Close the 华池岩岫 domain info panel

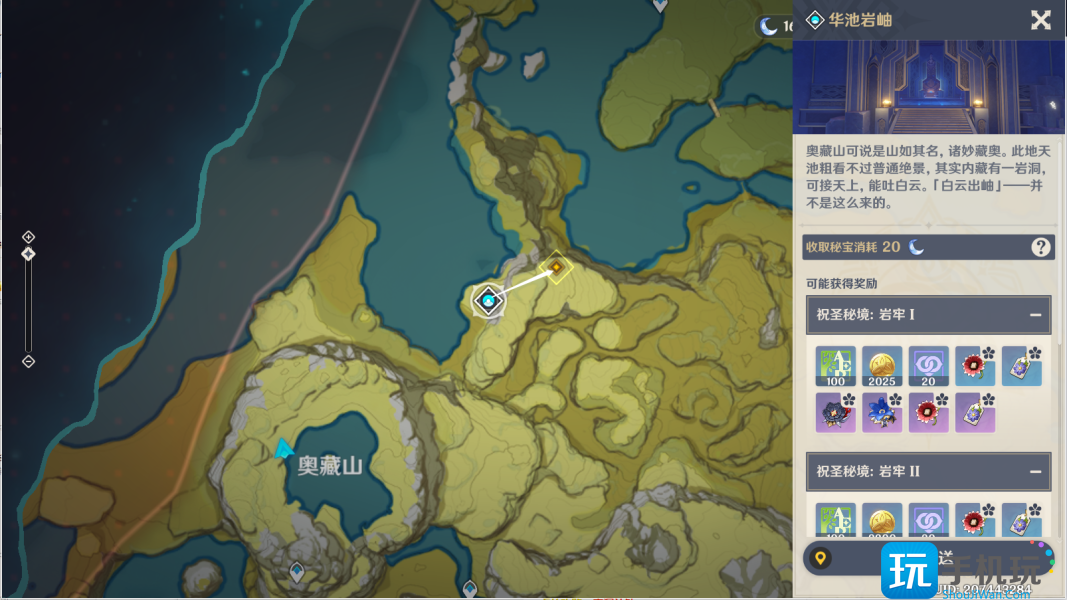(x=1040, y=20)
